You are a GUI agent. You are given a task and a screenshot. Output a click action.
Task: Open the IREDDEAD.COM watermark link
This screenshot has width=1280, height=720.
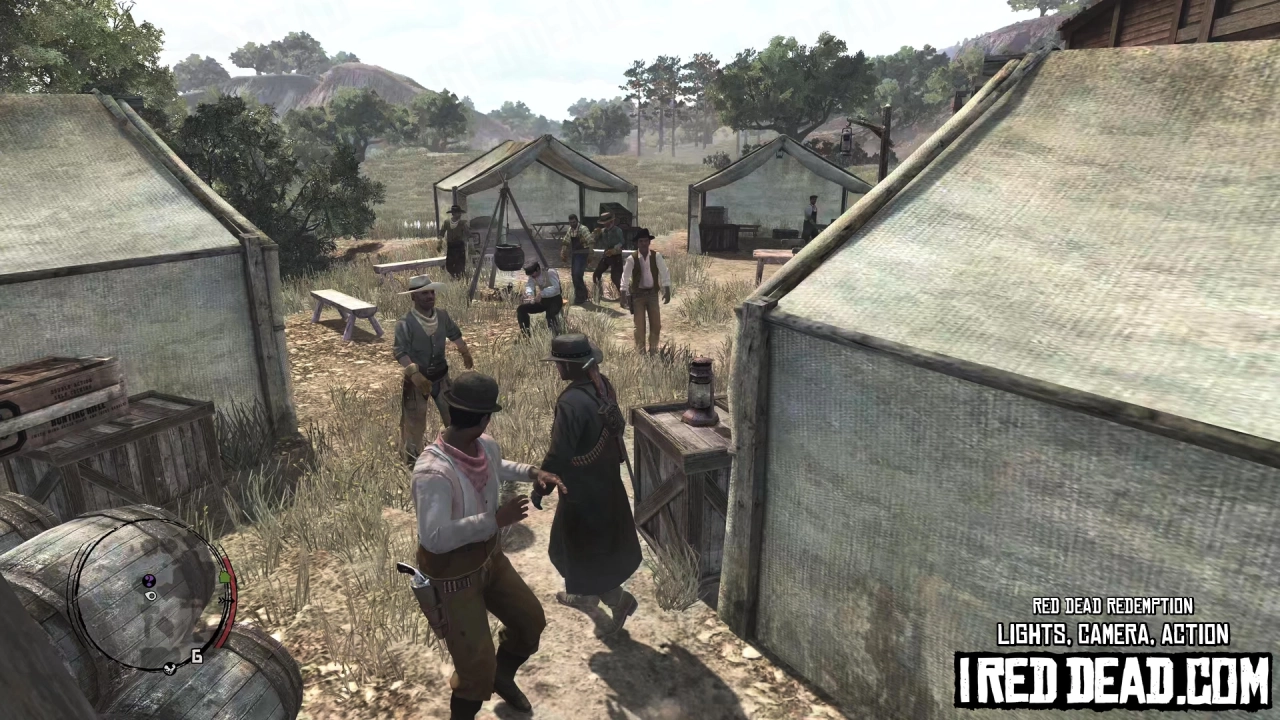pyautogui.click(x=1108, y=676)
